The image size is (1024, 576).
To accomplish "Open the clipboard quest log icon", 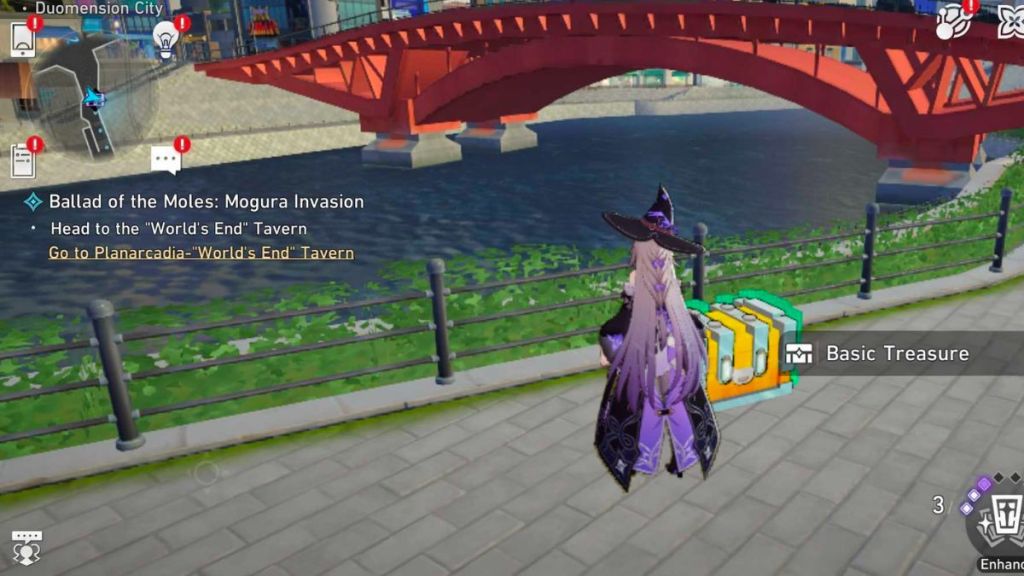I will 22,160.
